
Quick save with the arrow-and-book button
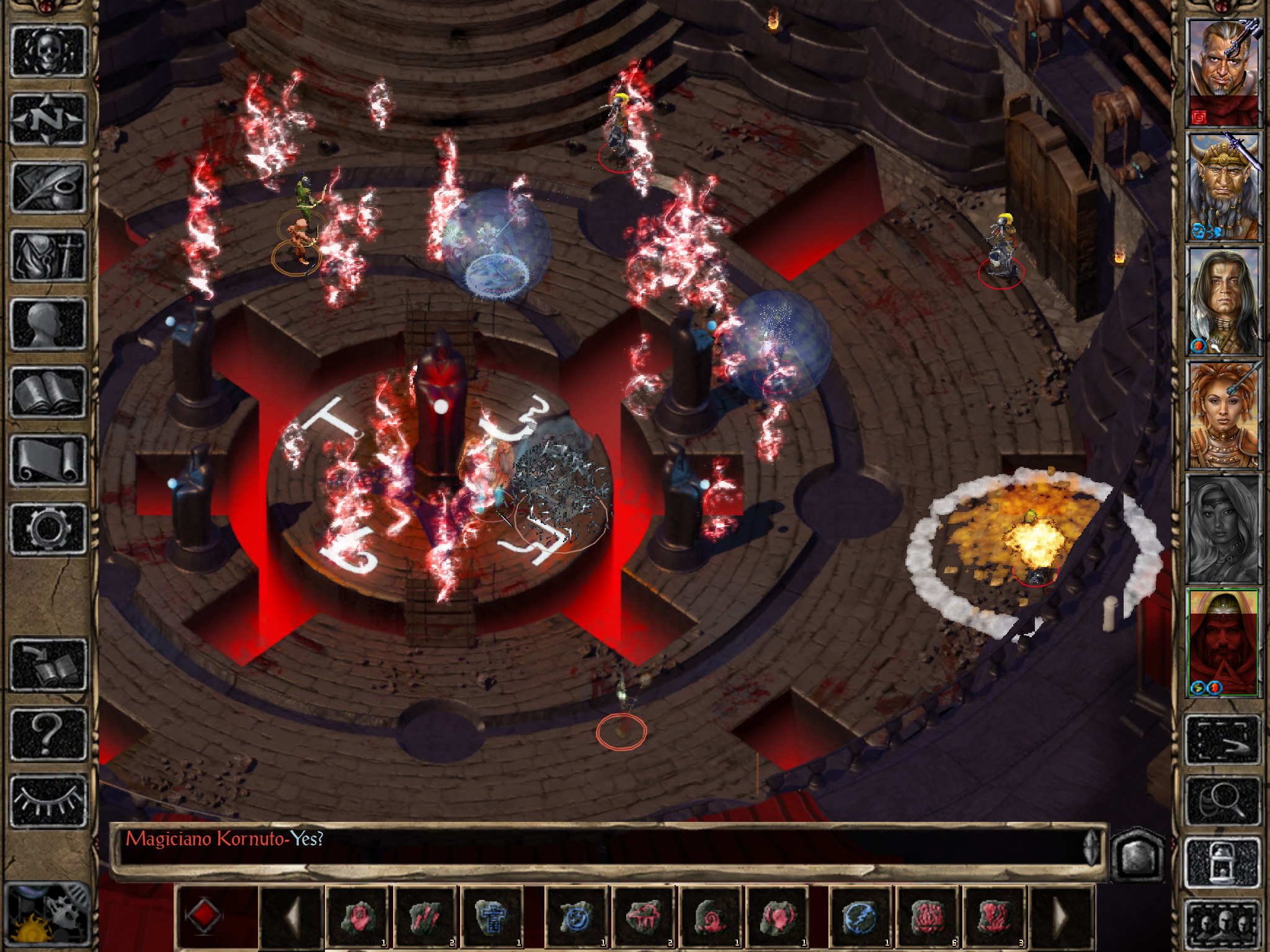tap(48, 664)
